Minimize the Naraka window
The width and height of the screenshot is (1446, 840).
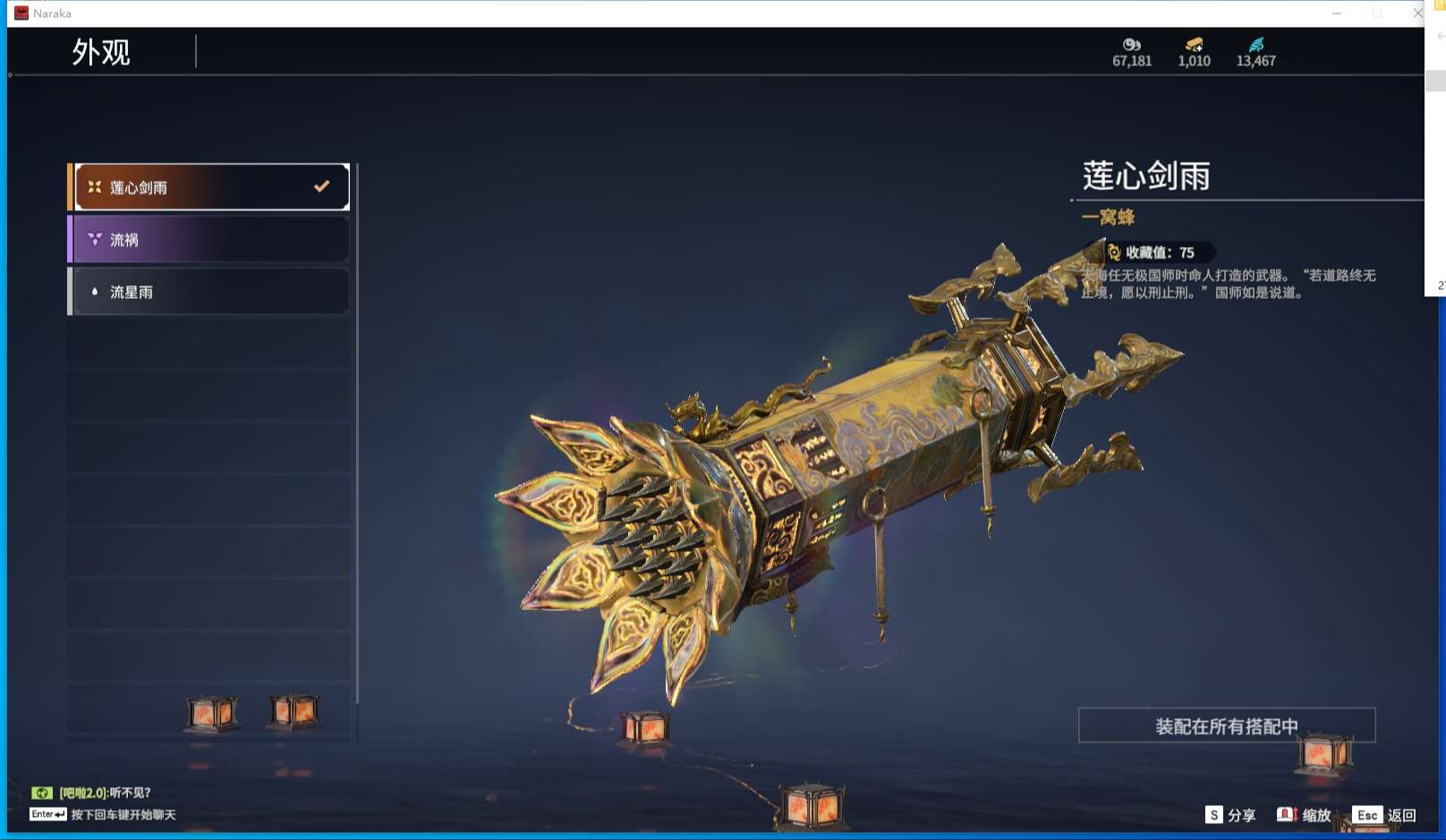[x=1337, y=13]
